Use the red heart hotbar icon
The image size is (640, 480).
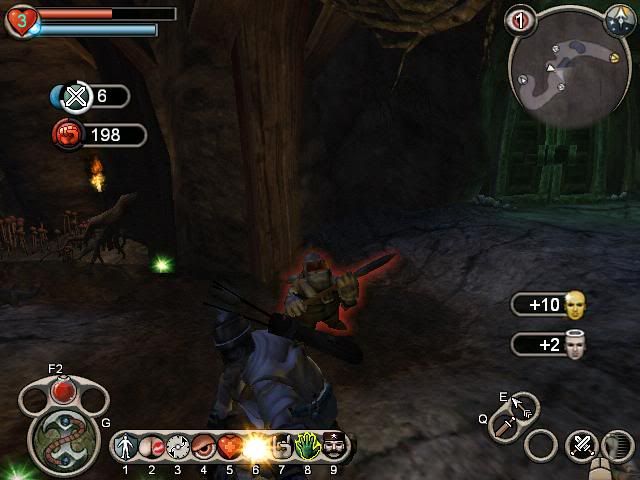click(230, 446)
